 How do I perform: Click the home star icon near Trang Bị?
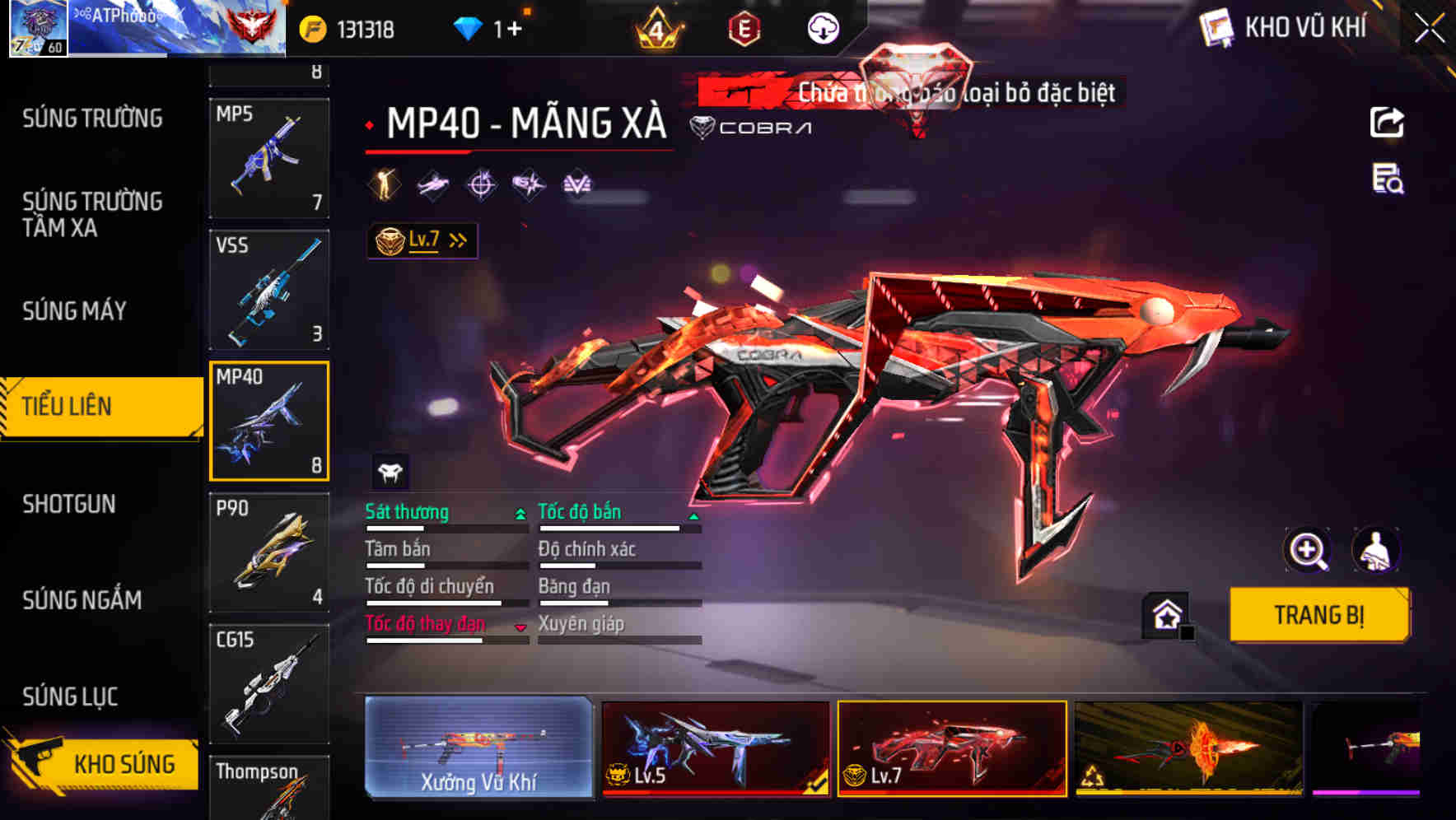pos(1163,614)
